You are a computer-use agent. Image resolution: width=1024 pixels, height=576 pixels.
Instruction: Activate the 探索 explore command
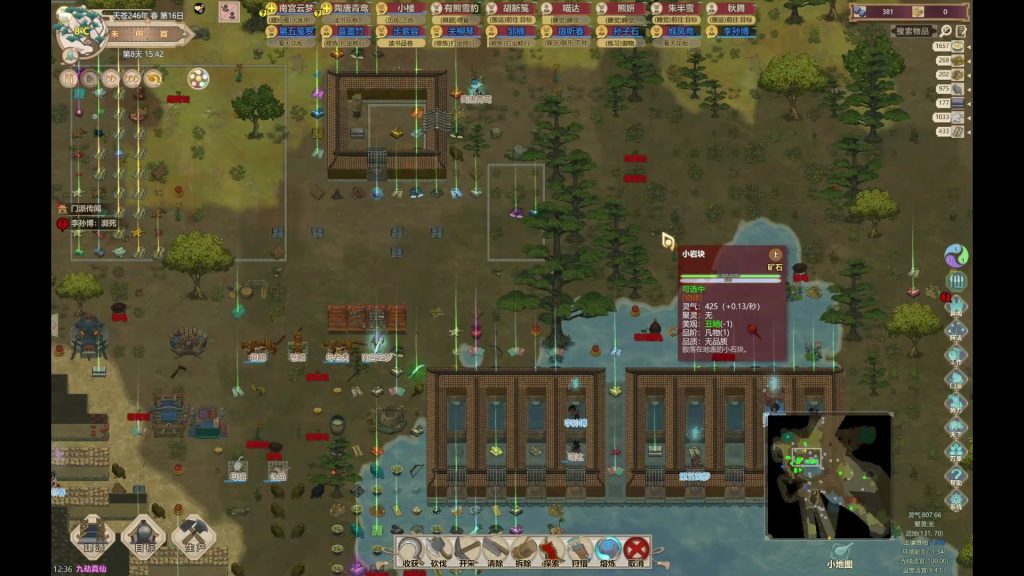click(x=551, y=551)
